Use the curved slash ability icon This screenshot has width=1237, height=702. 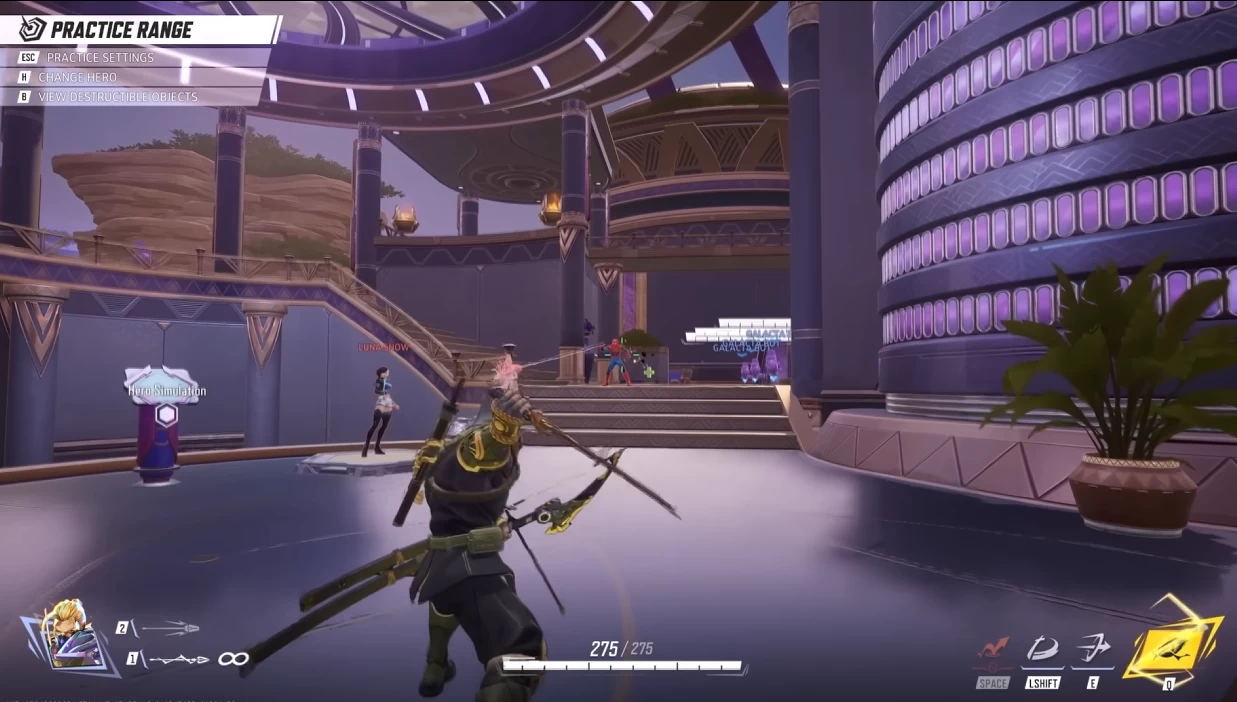pos(1043,649)
